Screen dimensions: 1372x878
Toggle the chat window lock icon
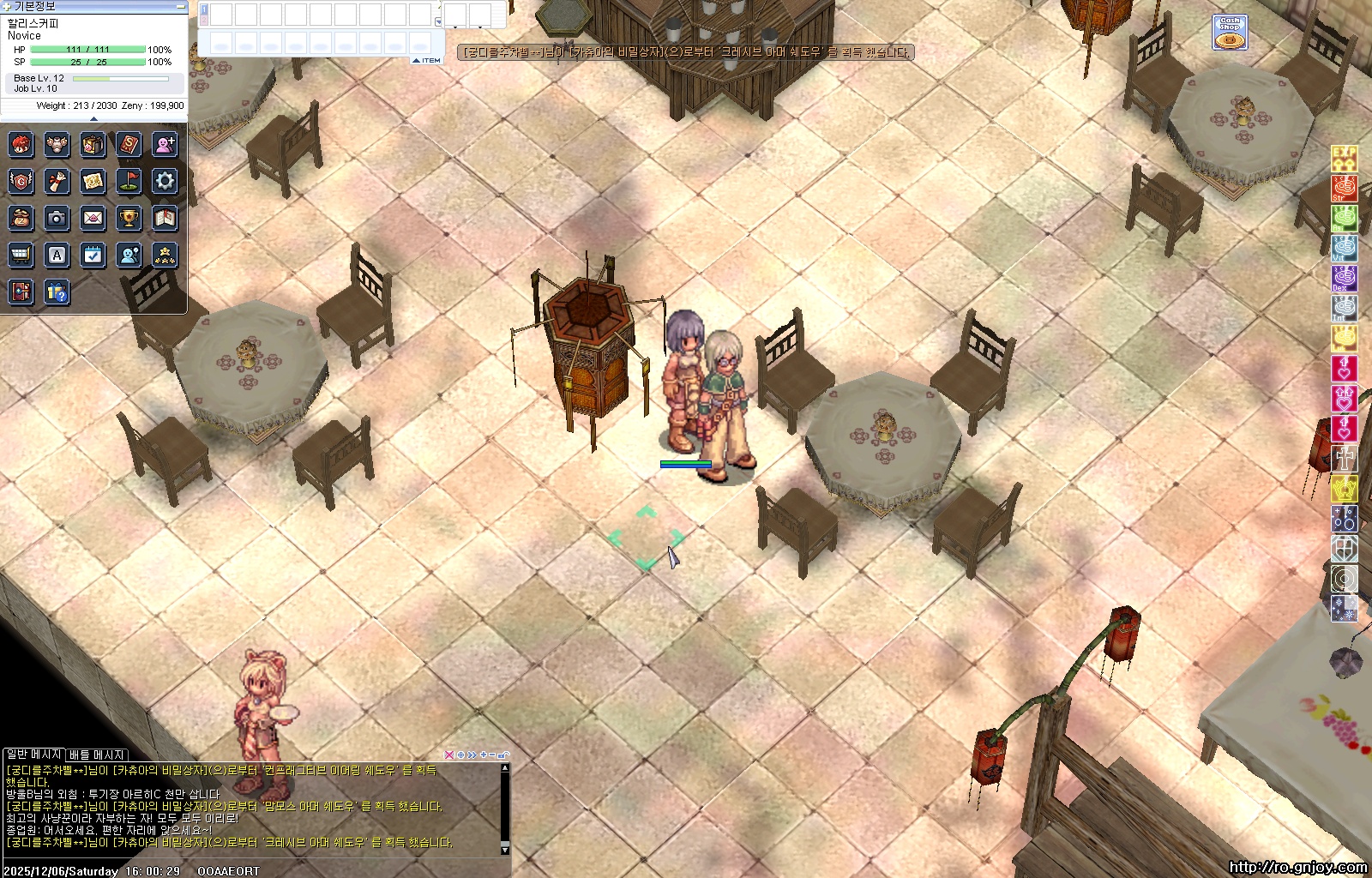504,755
